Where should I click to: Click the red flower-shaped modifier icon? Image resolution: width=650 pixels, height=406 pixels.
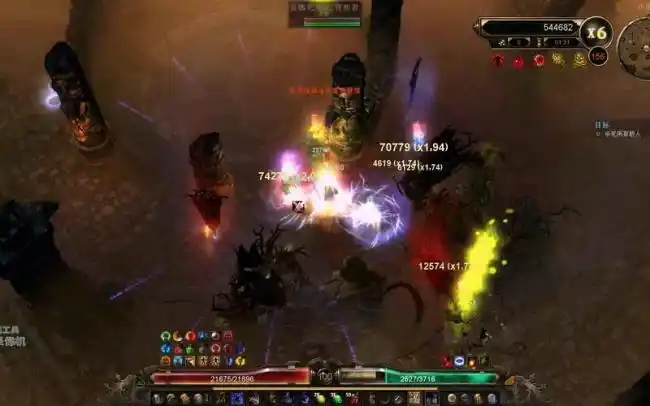[538, 60]
